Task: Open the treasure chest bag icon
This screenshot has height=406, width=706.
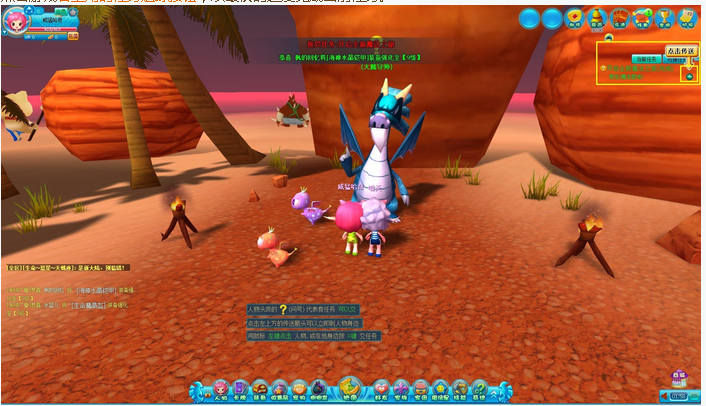Action: [260, 390]
